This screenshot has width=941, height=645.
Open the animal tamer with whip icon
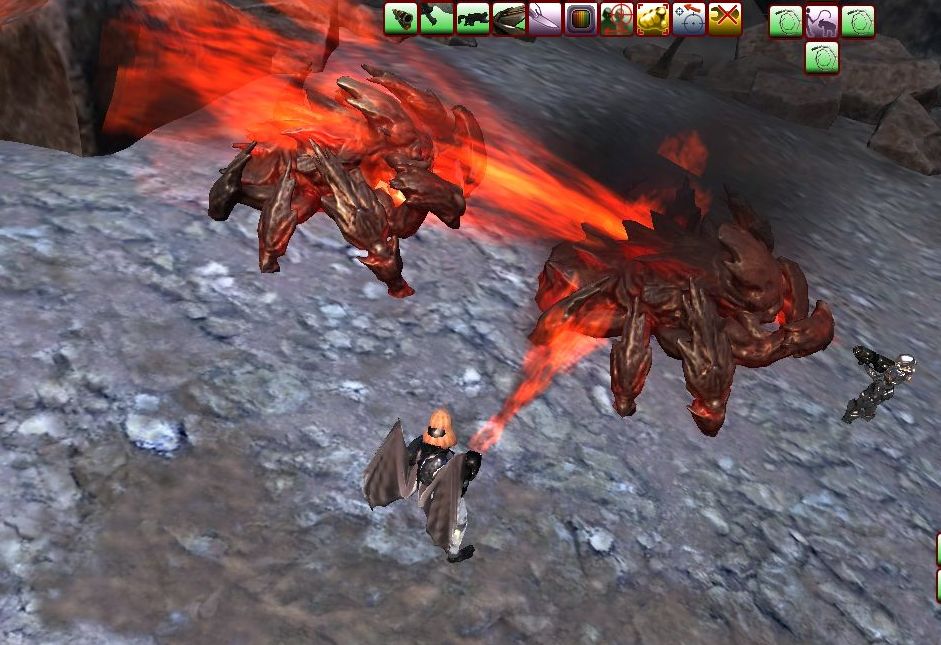822,21
